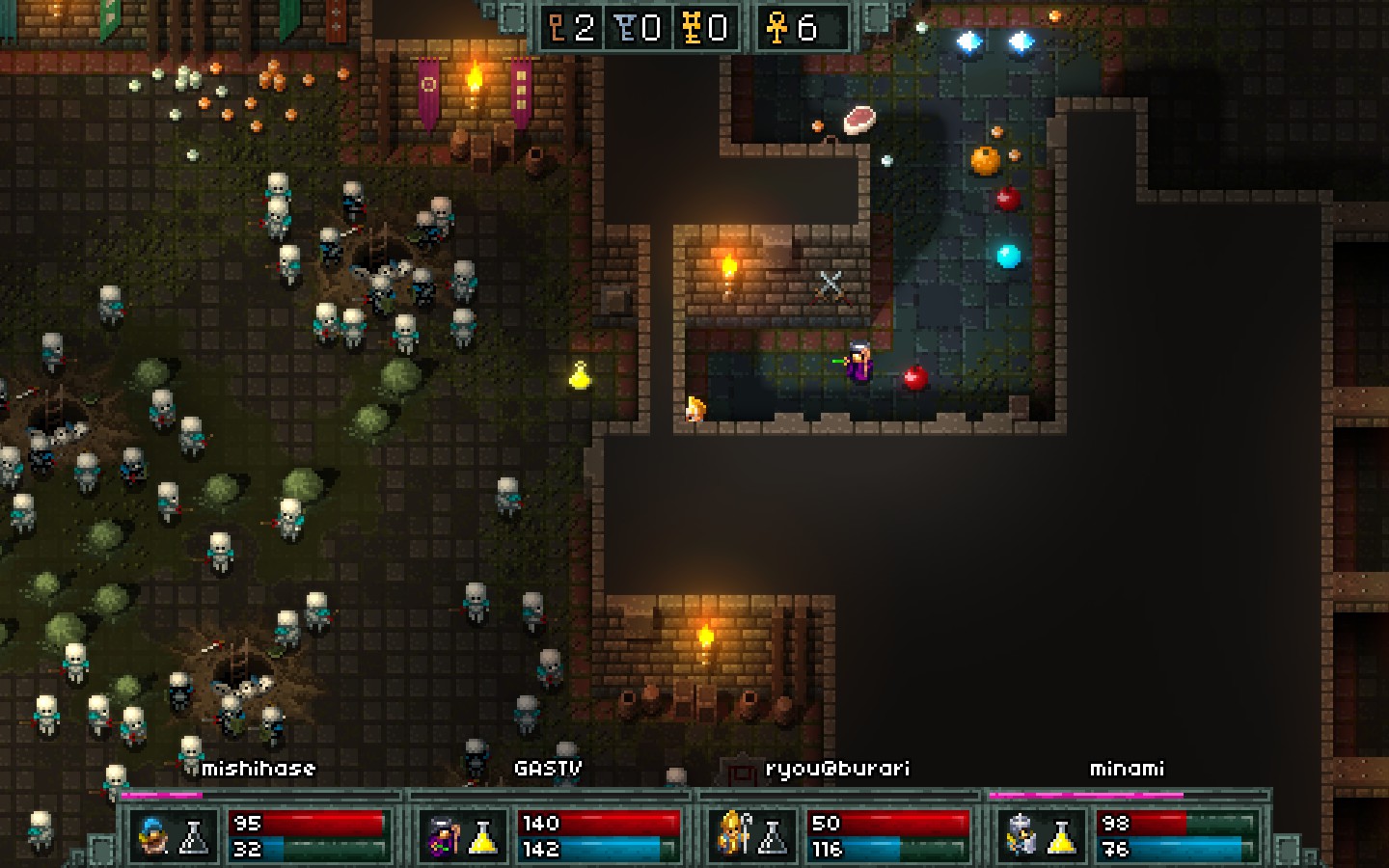Select minami's armored knight portrait
The width and height of the screenshot is (1389, 868).
[1021, 835]
